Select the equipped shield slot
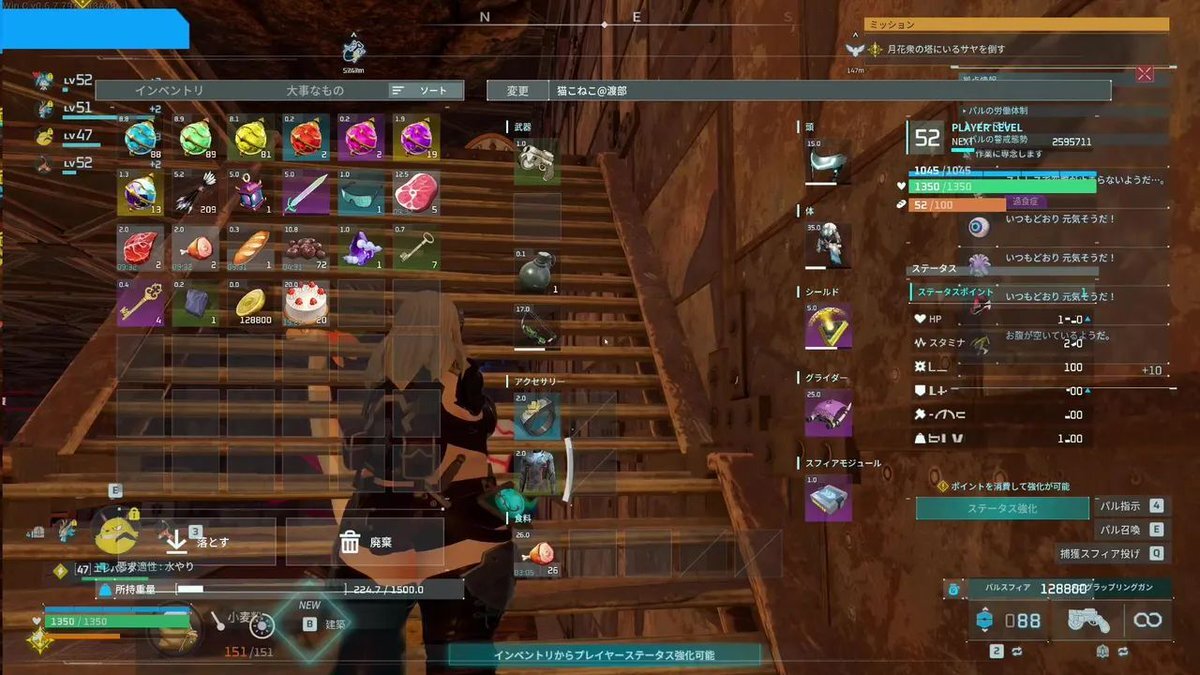The image size is (1200, 675). pos(828,326)
